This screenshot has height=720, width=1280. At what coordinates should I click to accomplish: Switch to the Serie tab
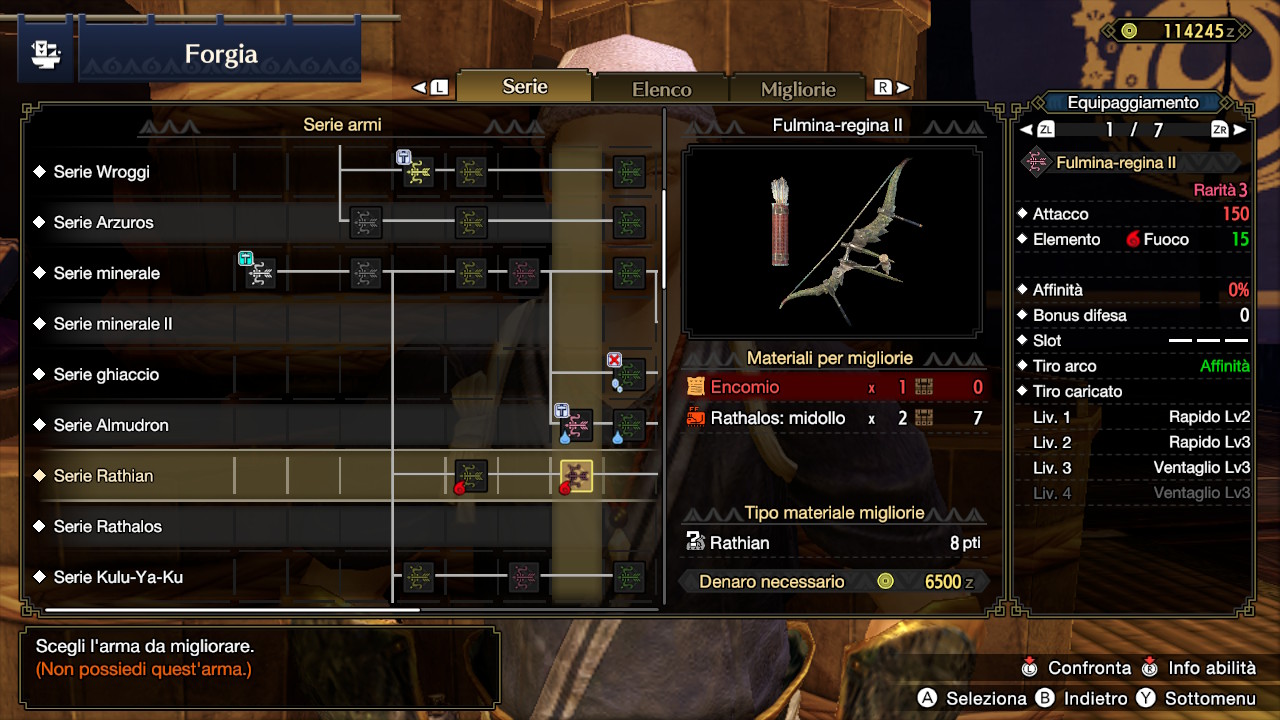point(525,87)
